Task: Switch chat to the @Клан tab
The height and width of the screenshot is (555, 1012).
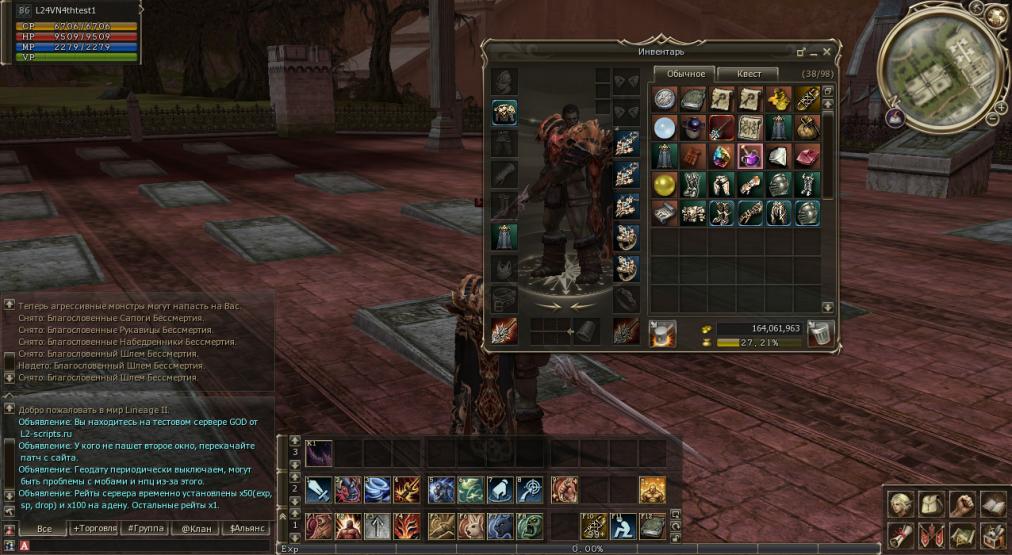Action: click(x=194, y=527)
